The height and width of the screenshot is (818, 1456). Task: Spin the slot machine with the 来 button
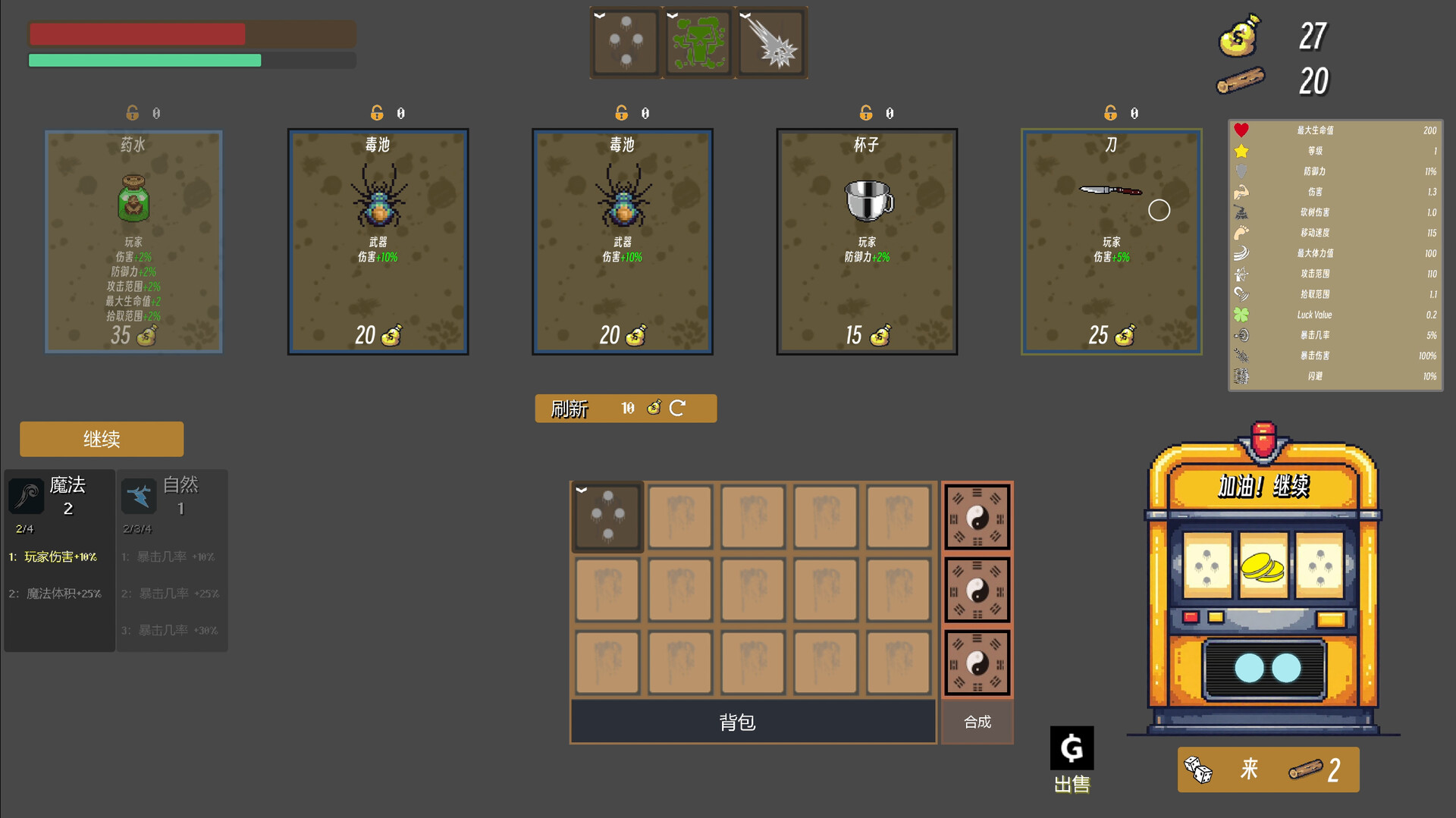pyautogui.click(x=1266, y=769)
